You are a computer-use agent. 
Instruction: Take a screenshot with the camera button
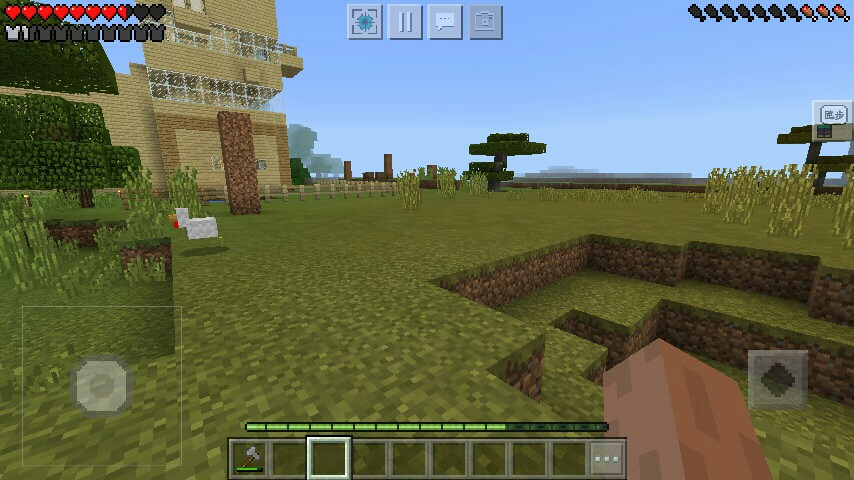[485, 22]
